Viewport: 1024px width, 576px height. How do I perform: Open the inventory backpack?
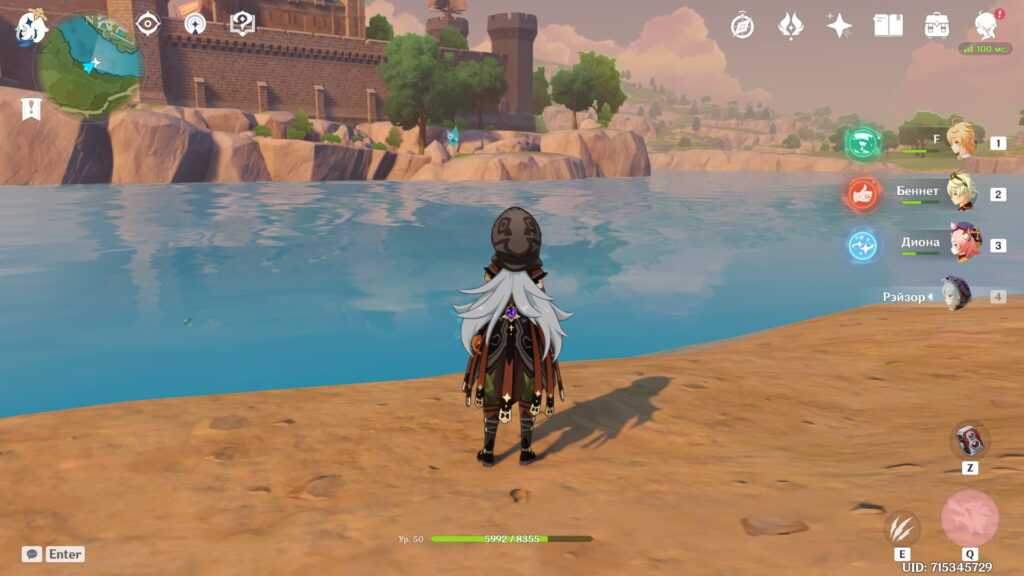click(937, 26)
